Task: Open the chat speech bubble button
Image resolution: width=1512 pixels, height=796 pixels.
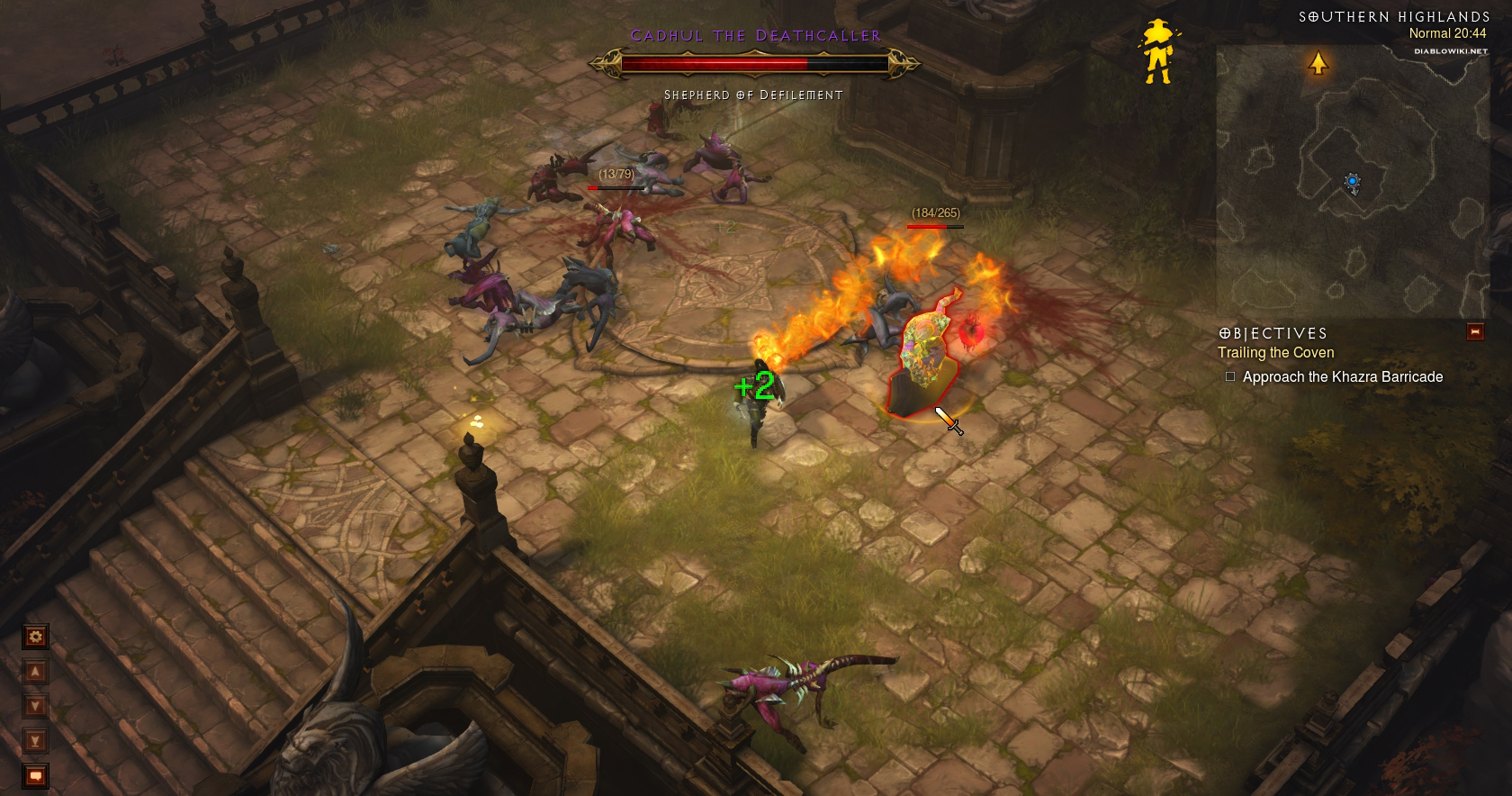Action: point(35,775)
